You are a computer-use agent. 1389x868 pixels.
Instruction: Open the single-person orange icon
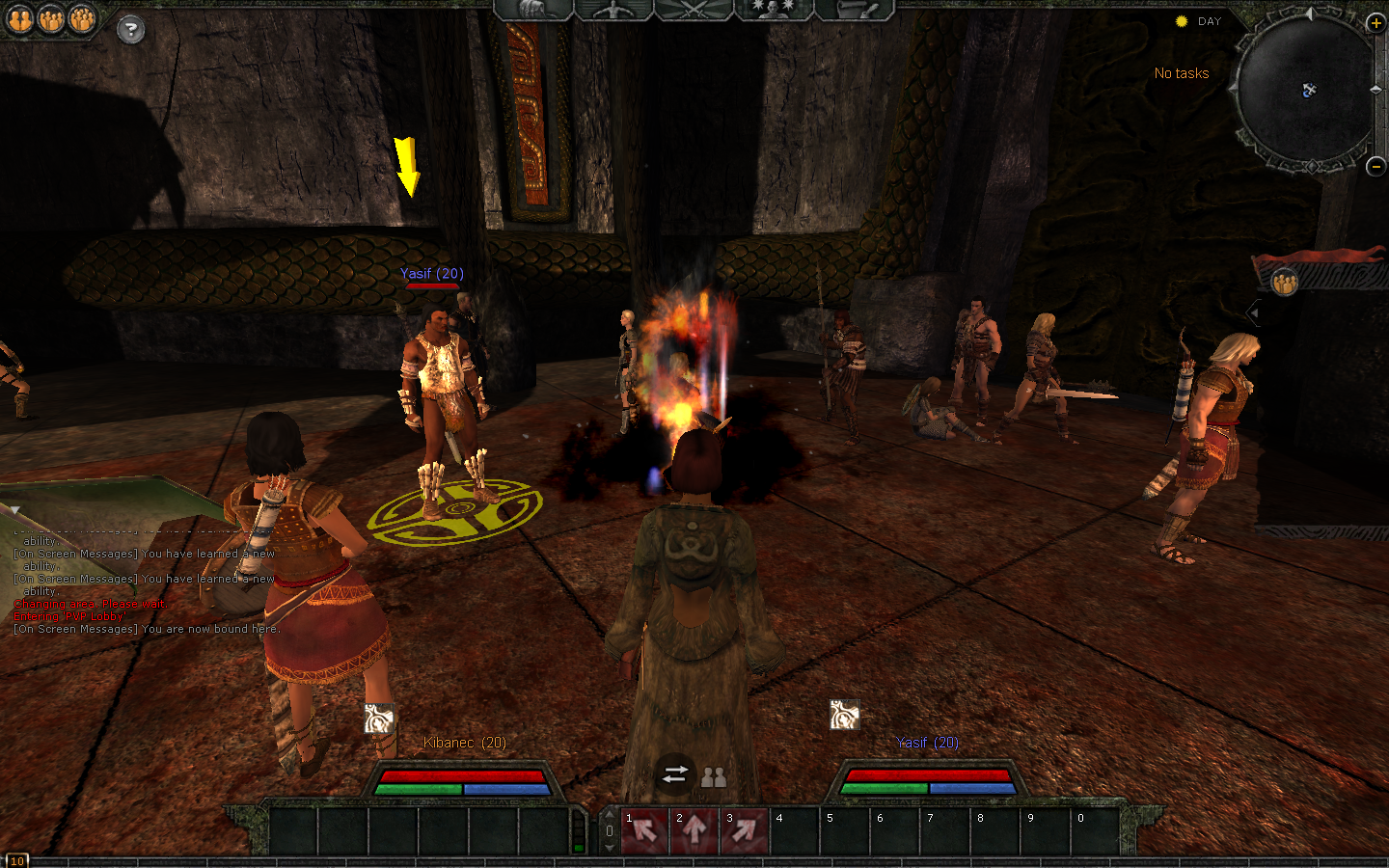(x=20, y=19)
